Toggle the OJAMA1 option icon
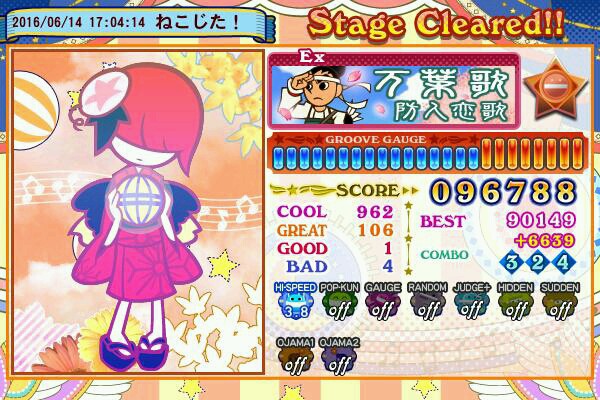The width and height of the screenshot is (600, 400). (x=295, y=358)
